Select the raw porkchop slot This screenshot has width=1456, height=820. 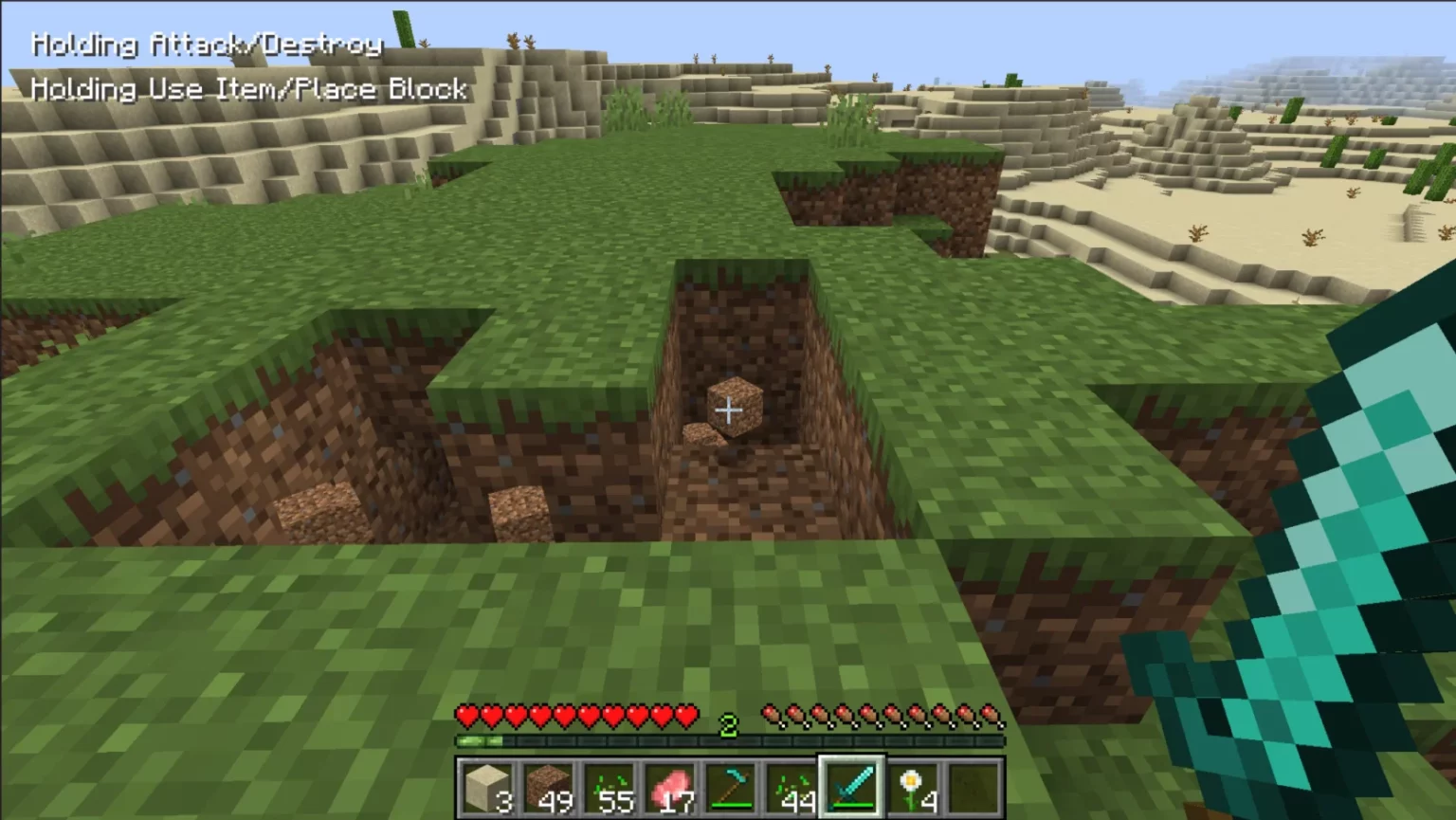[x=668, y=788]
